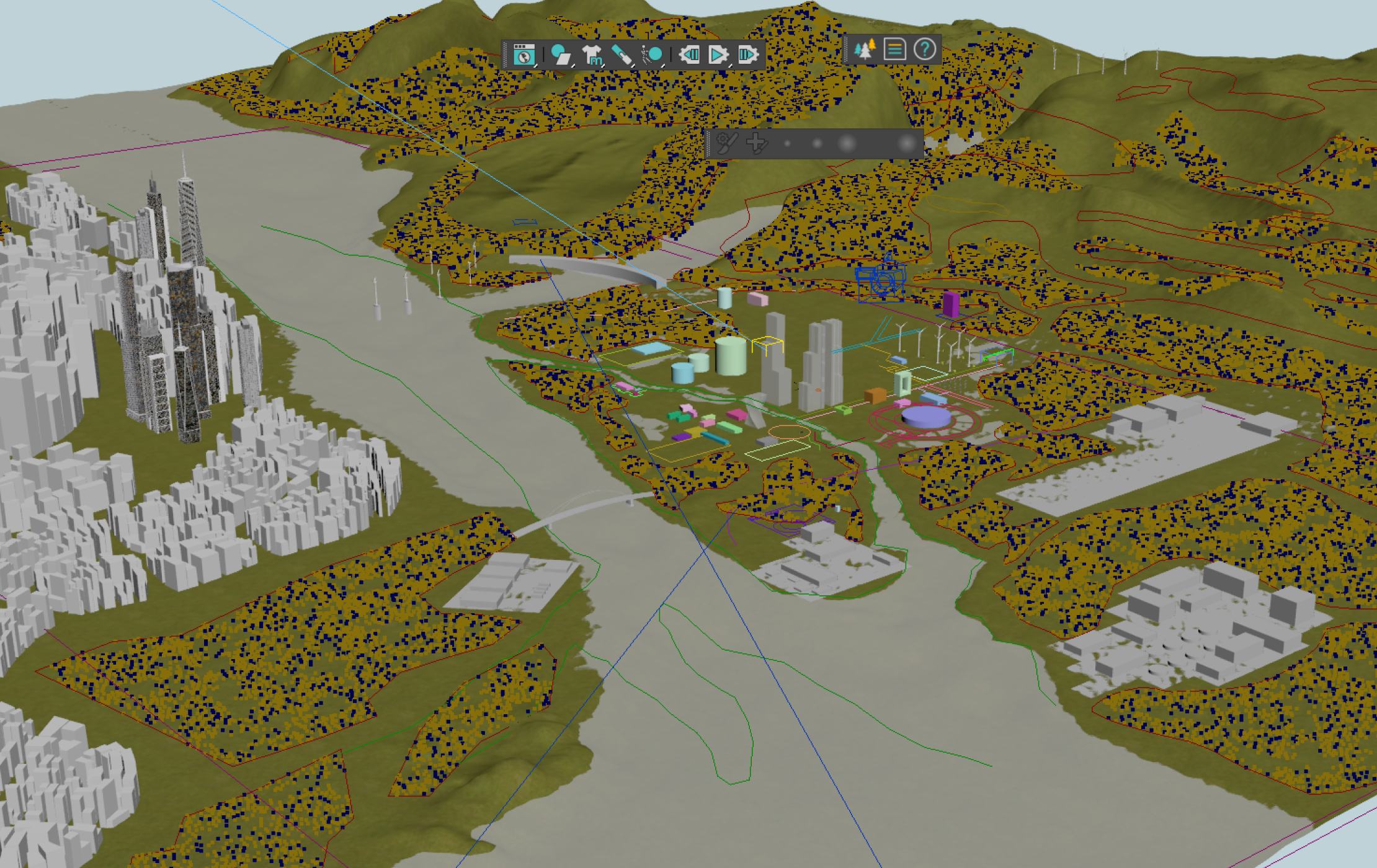Open help via the question mark icon

[925, 49]
